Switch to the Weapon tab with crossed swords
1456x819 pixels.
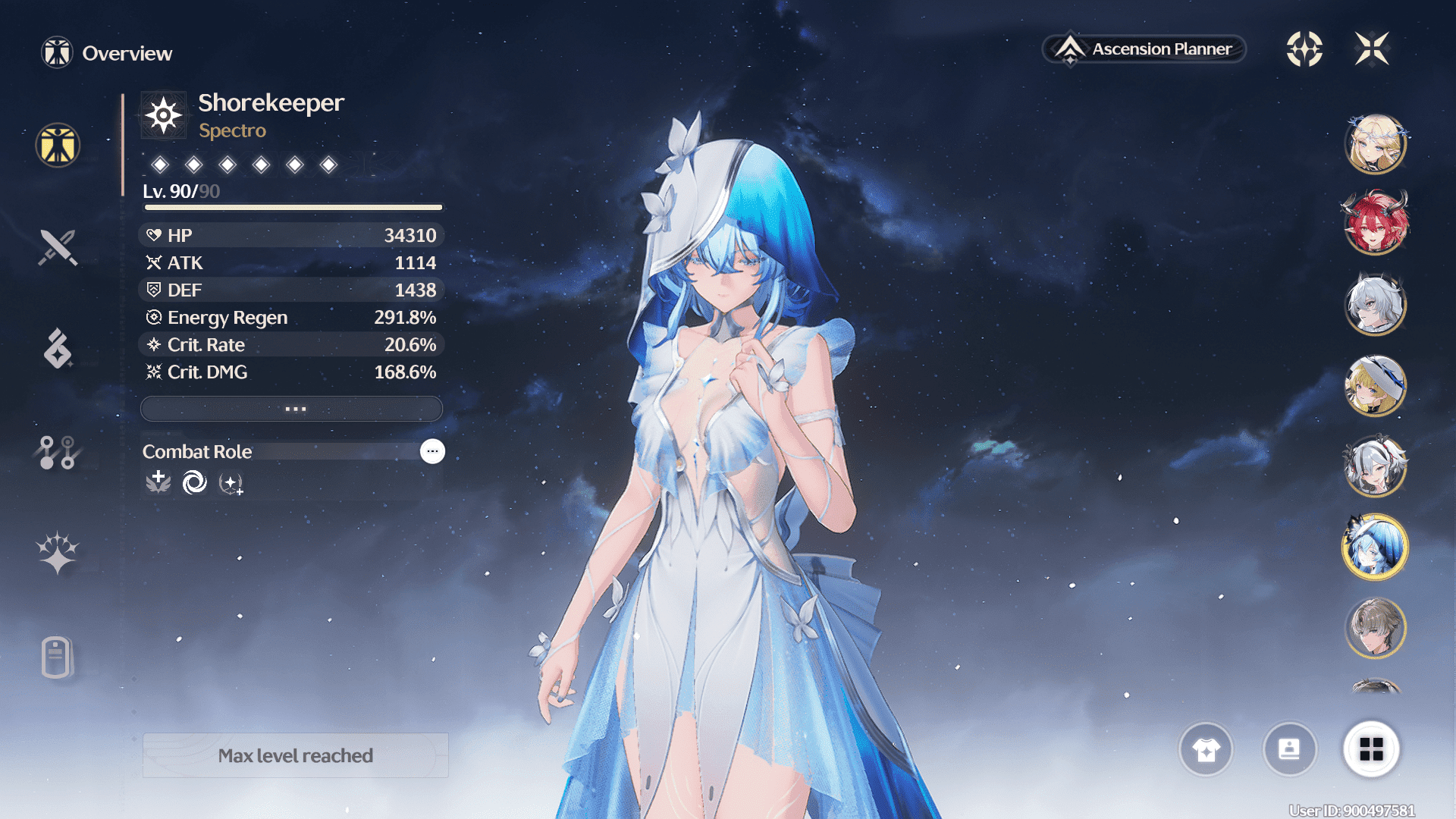coord(58,247)
